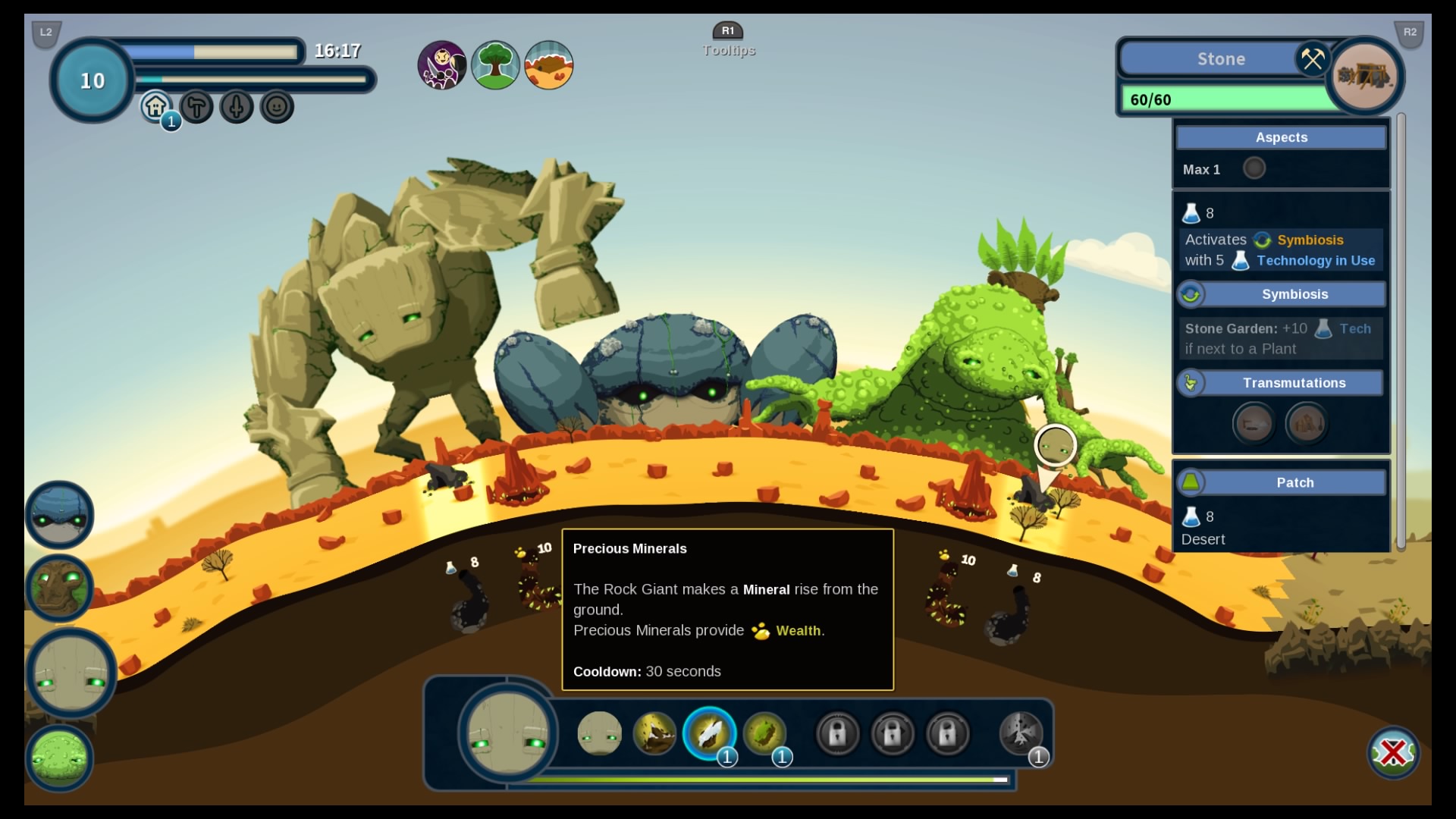1456x819 pixels.
Task: Click the empty Aspects slot
Action: coord(1254,168)
